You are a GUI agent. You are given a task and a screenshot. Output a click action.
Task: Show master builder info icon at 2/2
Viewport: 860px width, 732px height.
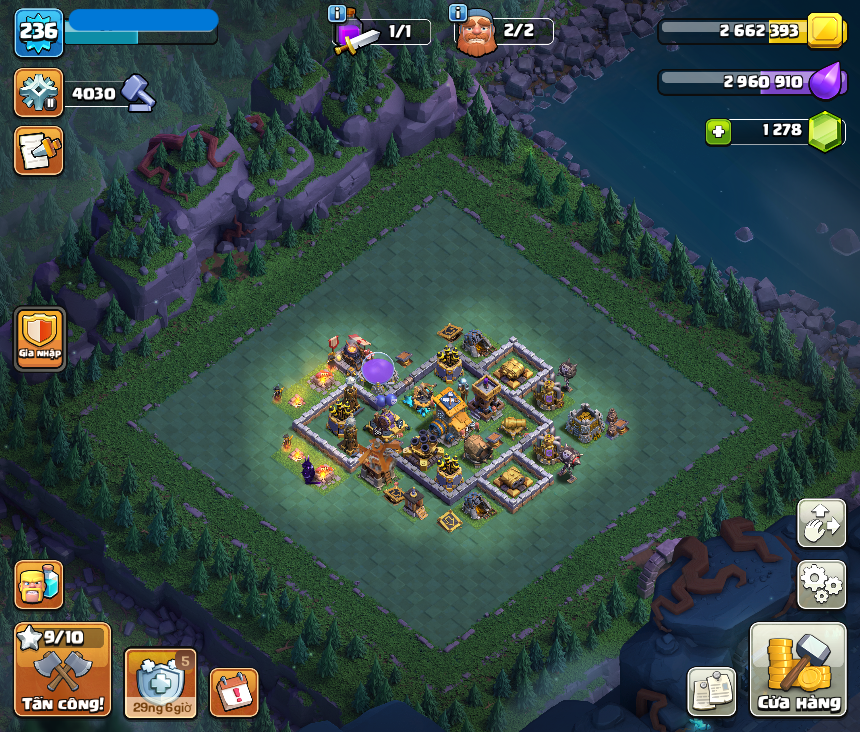pos(458,13)
